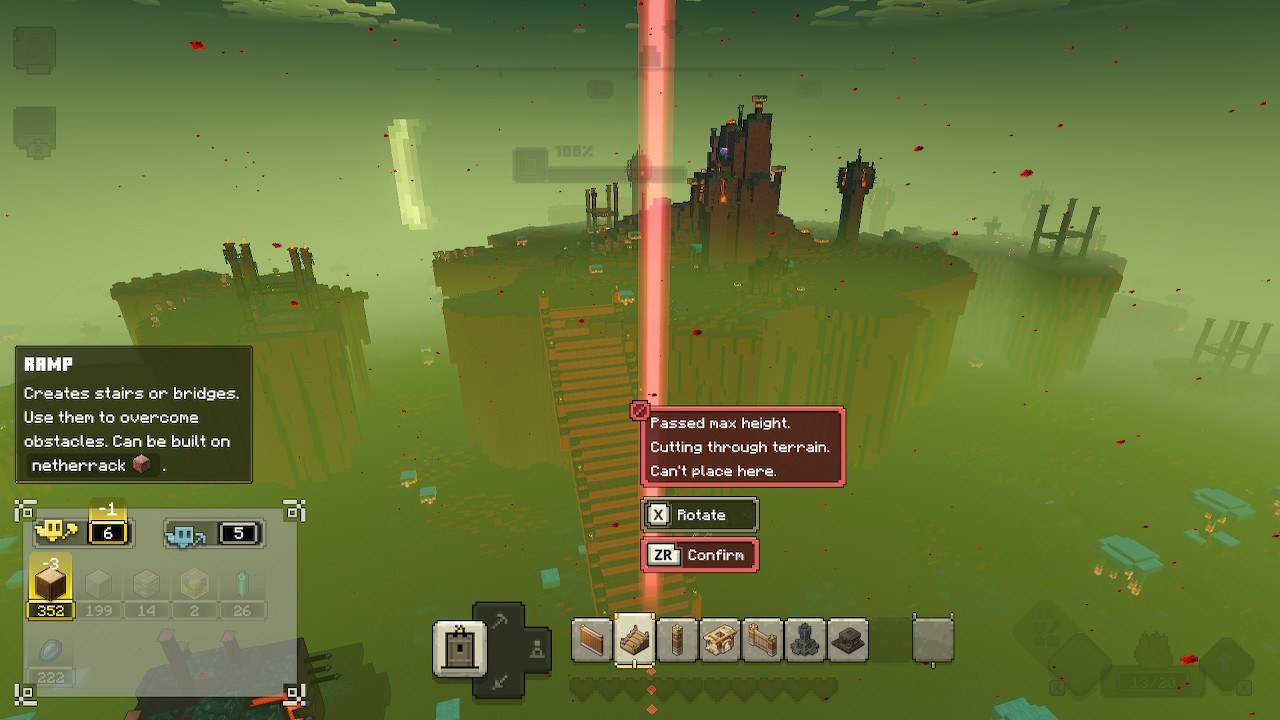This screenshot has width=1280, height=720.
Task: Switch to the pawn figure category
Action: pyautogui.click(x=537, y=648)
